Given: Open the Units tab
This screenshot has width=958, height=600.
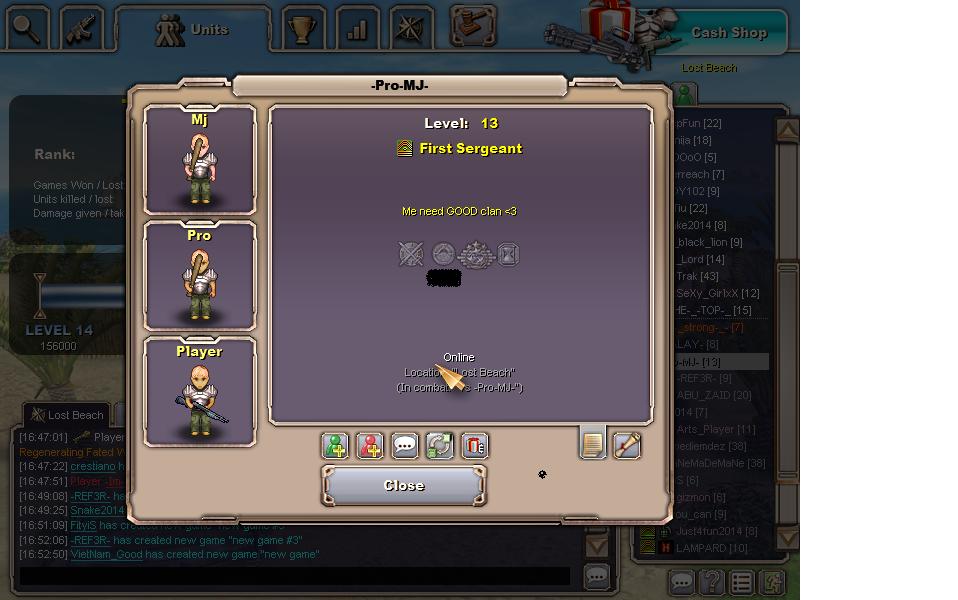Looking at the screenshot, I should point(194,29).
